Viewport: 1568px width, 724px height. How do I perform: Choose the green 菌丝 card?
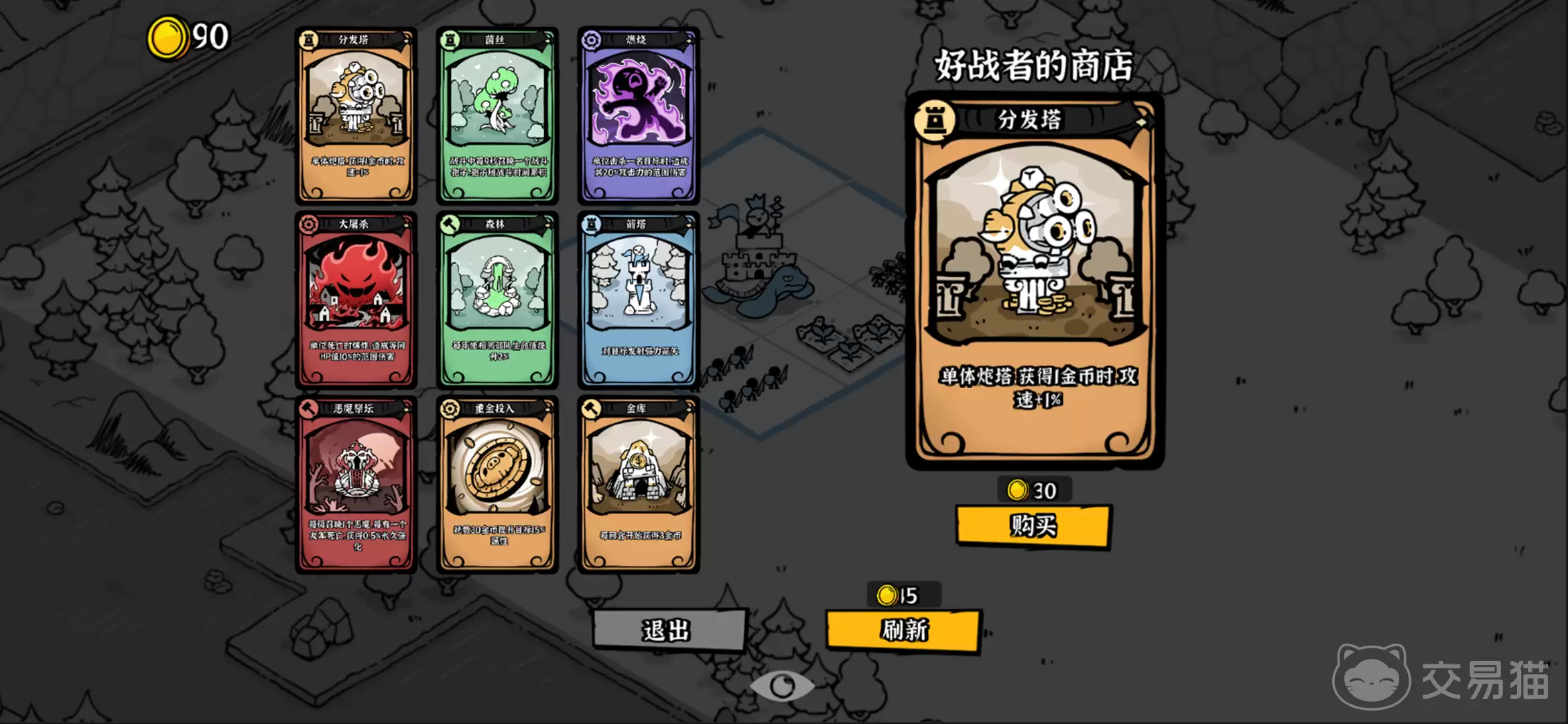click(497, 115)
